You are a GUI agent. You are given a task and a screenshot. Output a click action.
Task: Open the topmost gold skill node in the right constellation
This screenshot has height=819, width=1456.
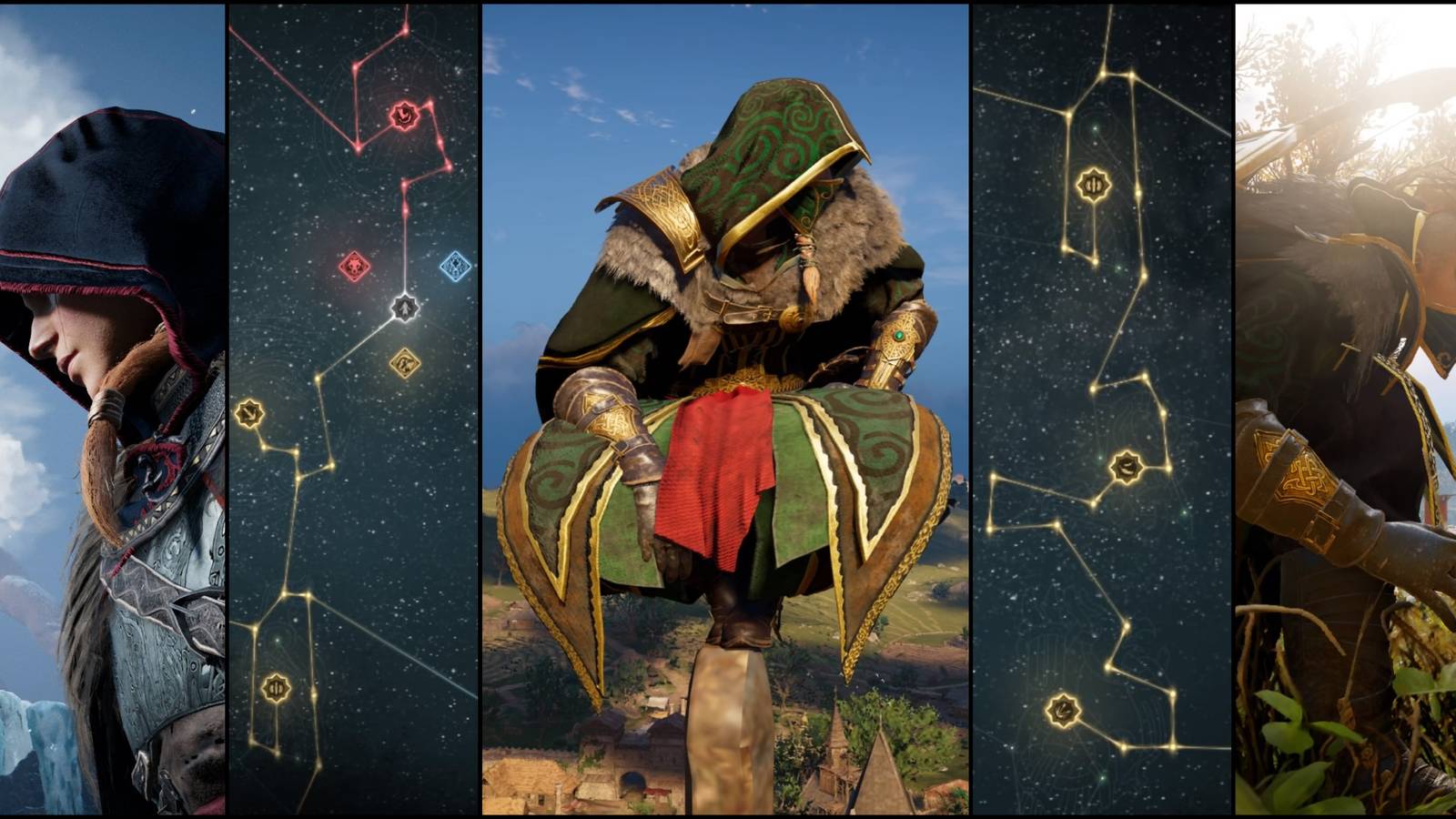1095,184
